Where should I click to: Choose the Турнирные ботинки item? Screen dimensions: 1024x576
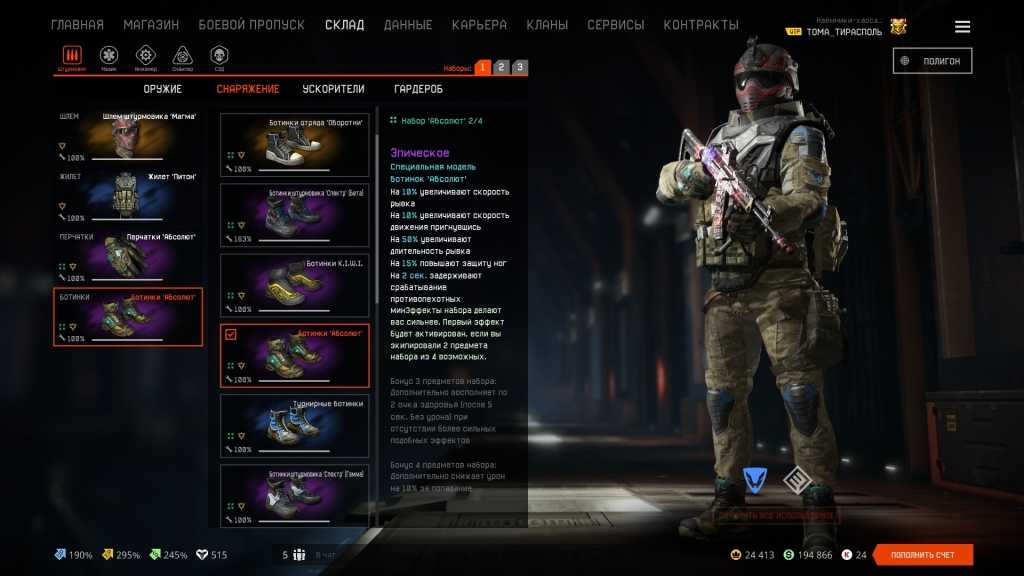click(x=294, y=425)
